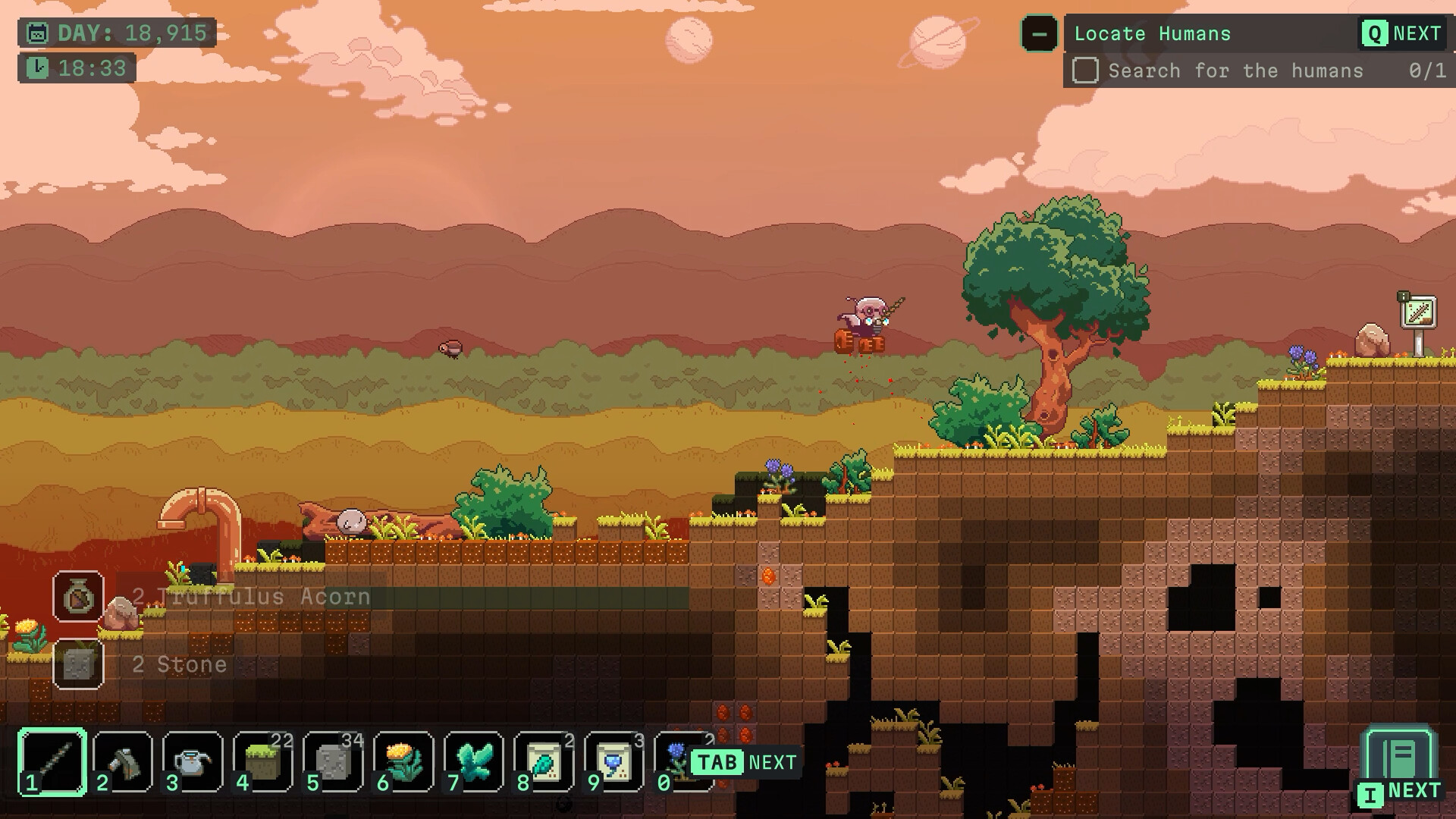This screenshot has height=819, width=1456.
Task: Open the journal book icon
Action: point(1399,758)
